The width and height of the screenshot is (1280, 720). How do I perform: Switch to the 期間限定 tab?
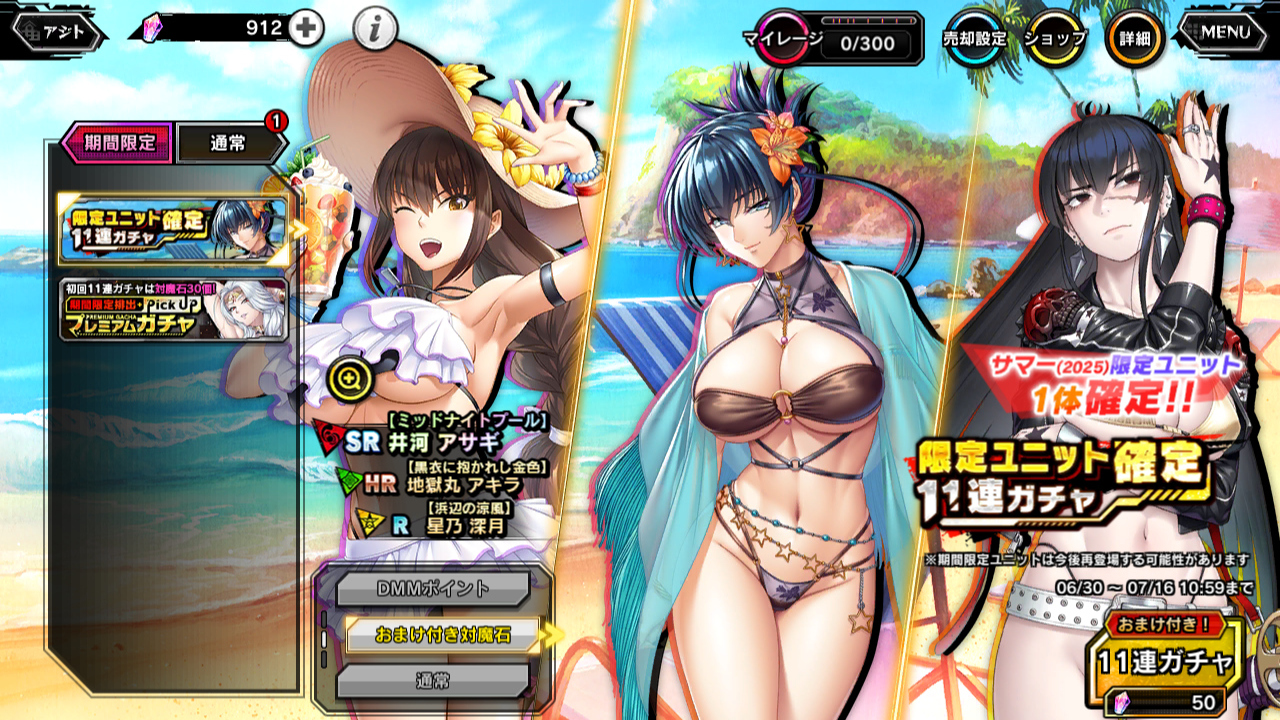(x=118, y=143)
